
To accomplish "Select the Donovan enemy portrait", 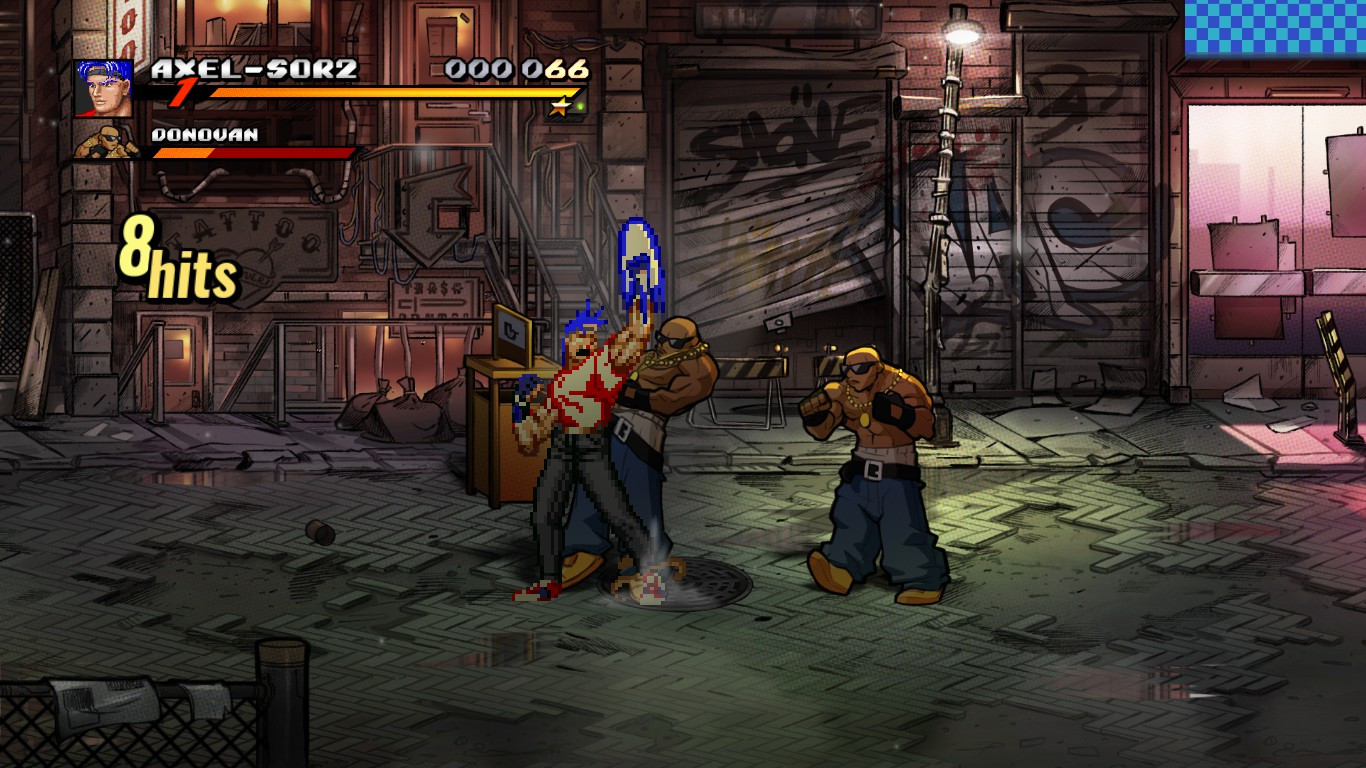I will 107,141.
